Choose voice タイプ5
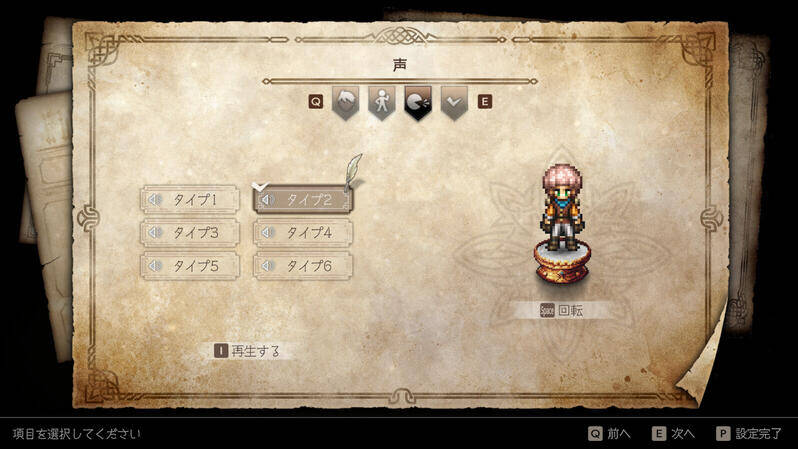798x449 pixels. click(192, 266)
